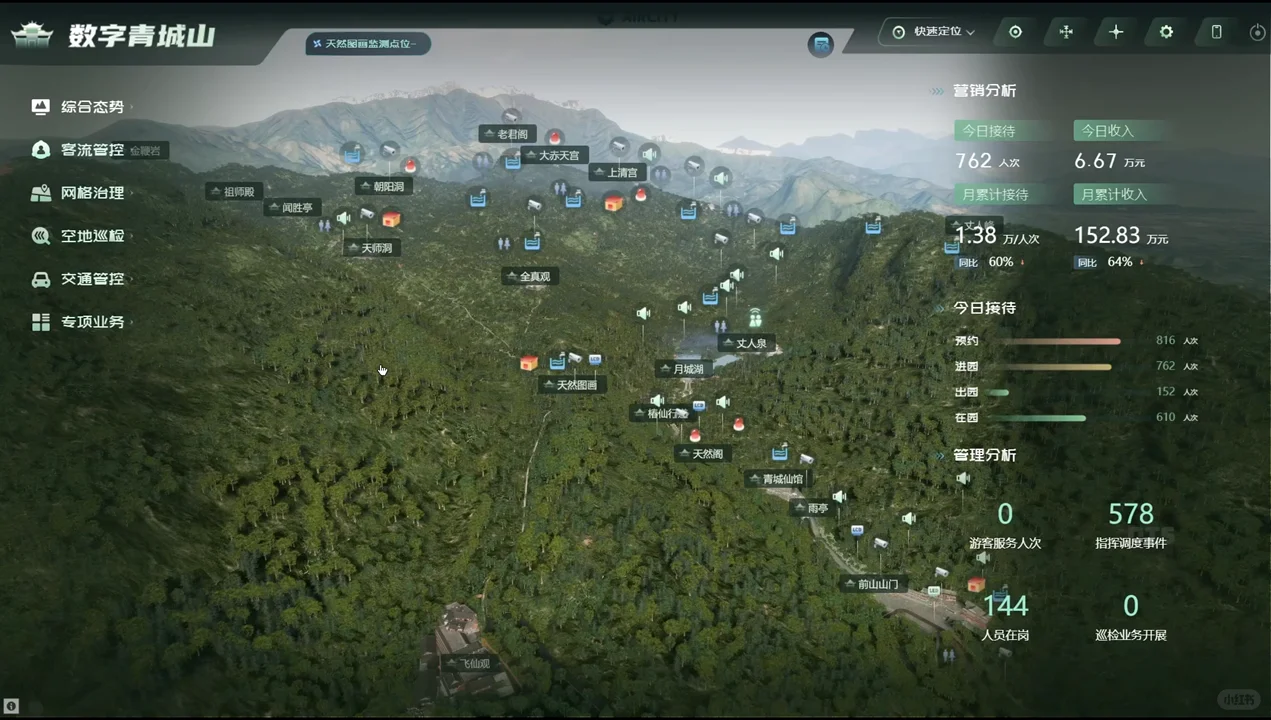Open settings with the gear icon
The height and width of the screenshot is (720, 1271).
click(1166, 32)
